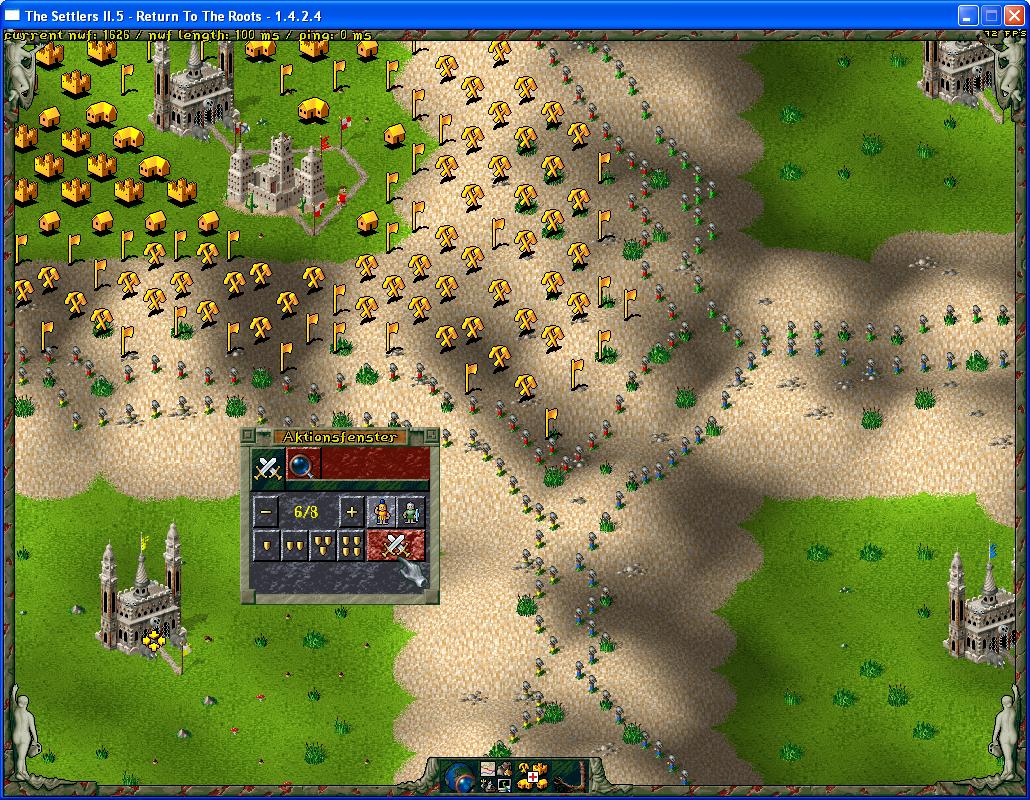Toggle construction aid with the red cross houses
Image resolution: width=1030 pixels, height=800 pixels.
(530, 777)
